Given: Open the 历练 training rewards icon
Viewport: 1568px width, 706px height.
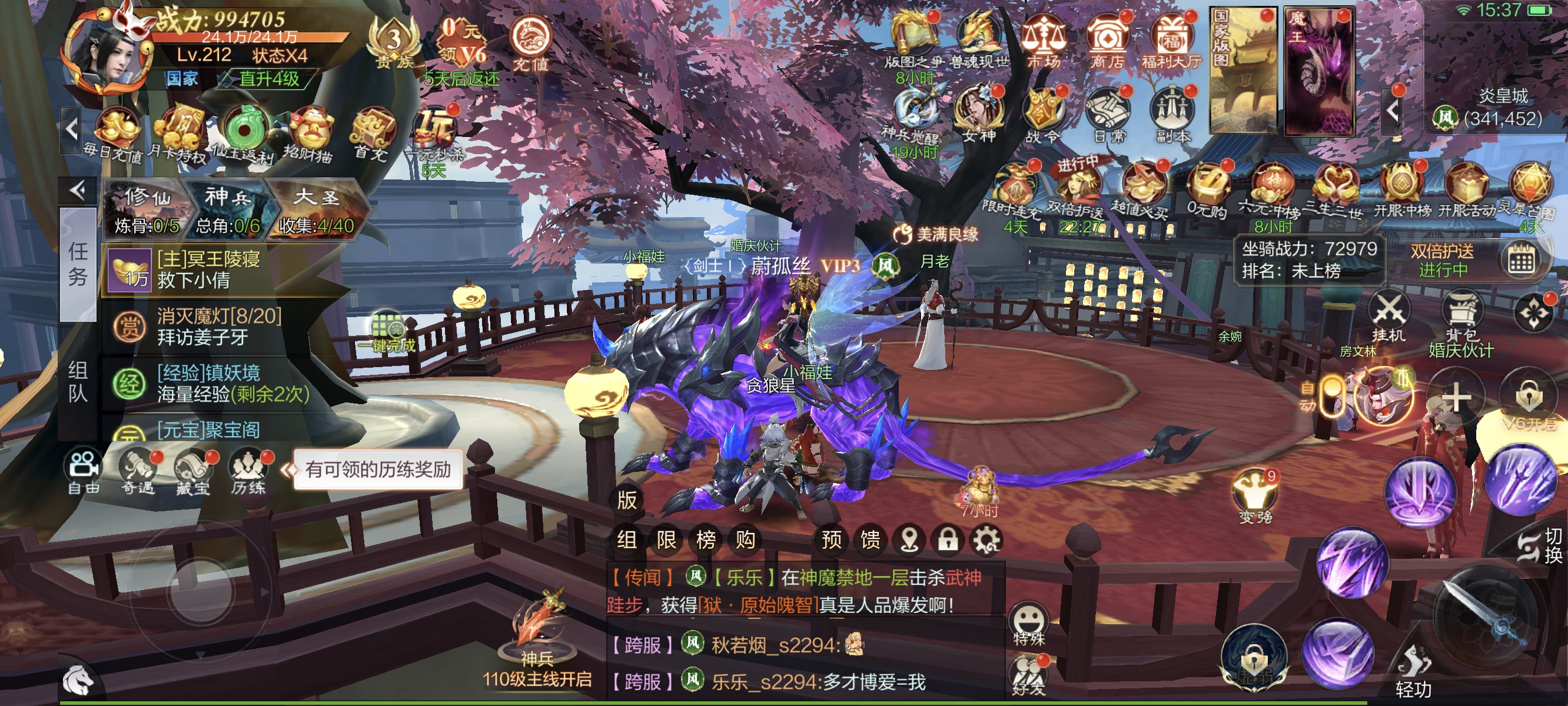Looking at the screenshot, I should (x=248, y=472).
